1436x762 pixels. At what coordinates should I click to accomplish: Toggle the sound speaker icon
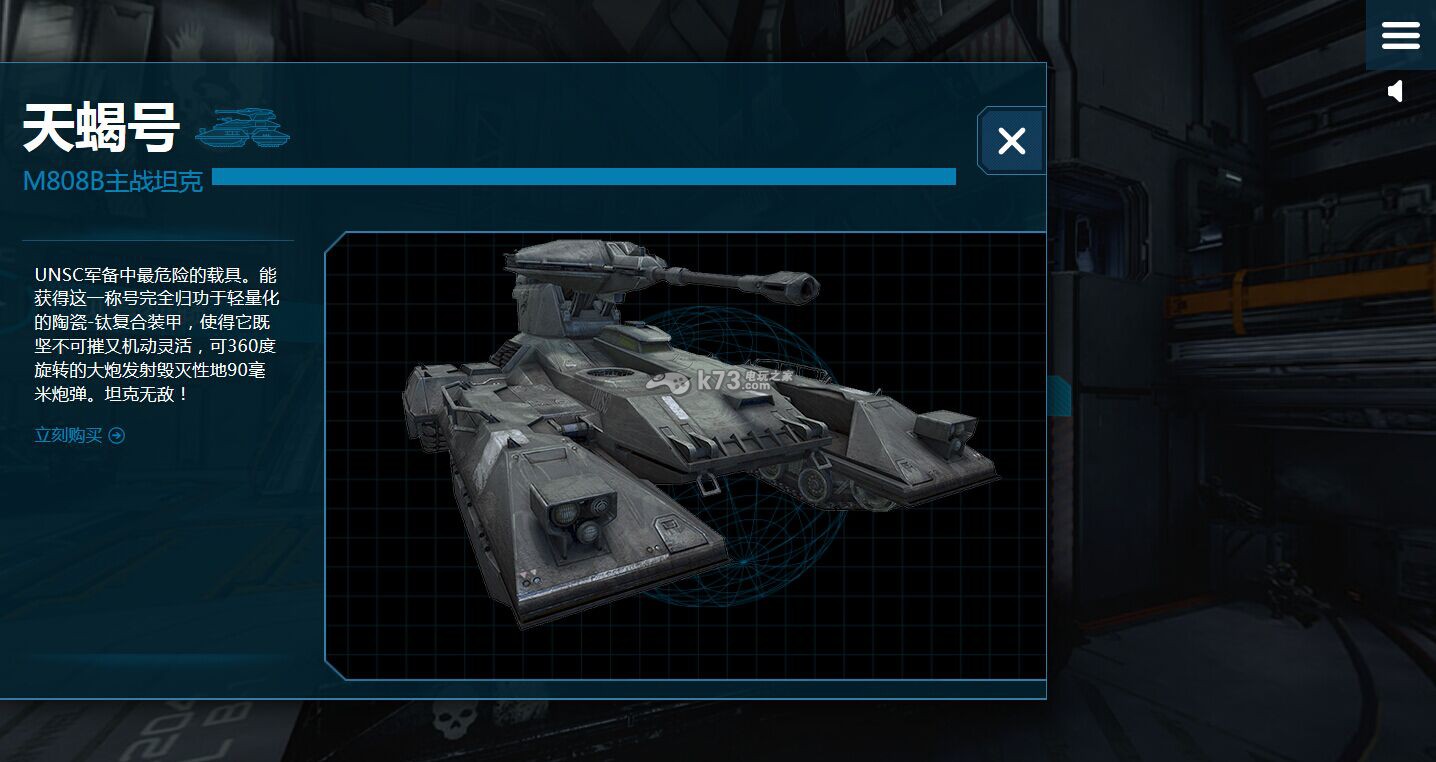tap(1396, 92)
